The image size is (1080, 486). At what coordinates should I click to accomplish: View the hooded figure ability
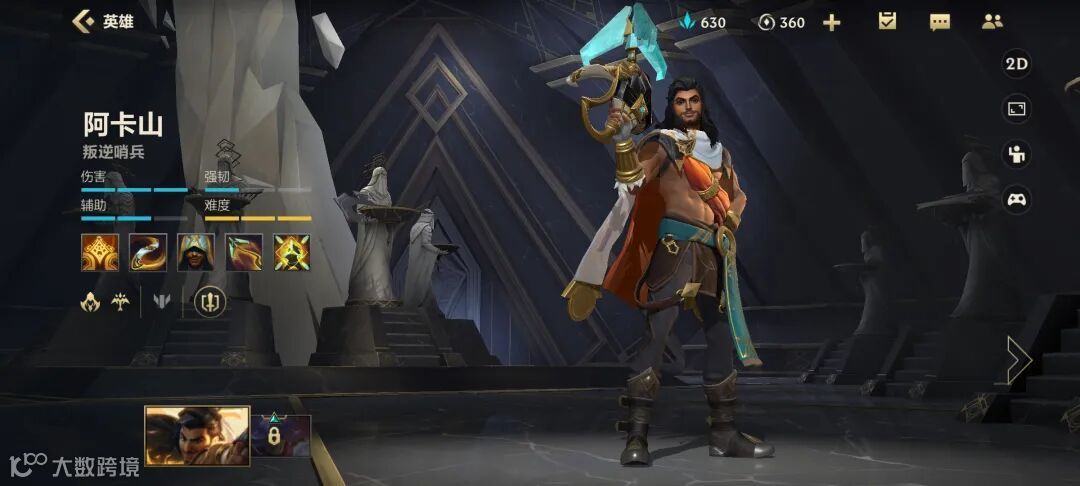click(x=196, y=252)
